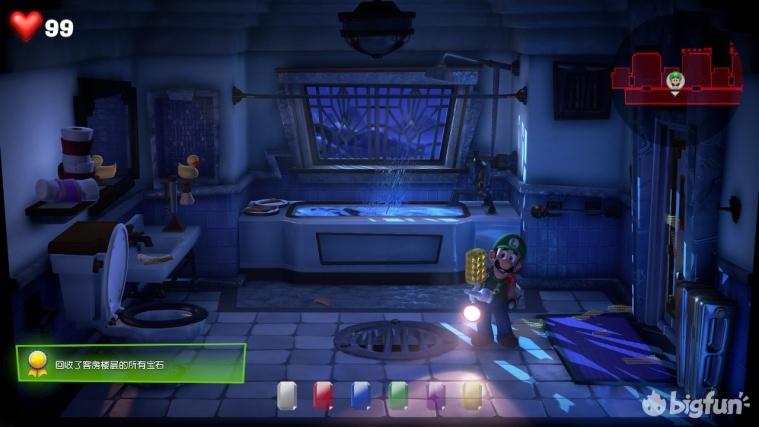759x427 pixels.
Task: Pick the green gem icon
Action: (398, 395)
